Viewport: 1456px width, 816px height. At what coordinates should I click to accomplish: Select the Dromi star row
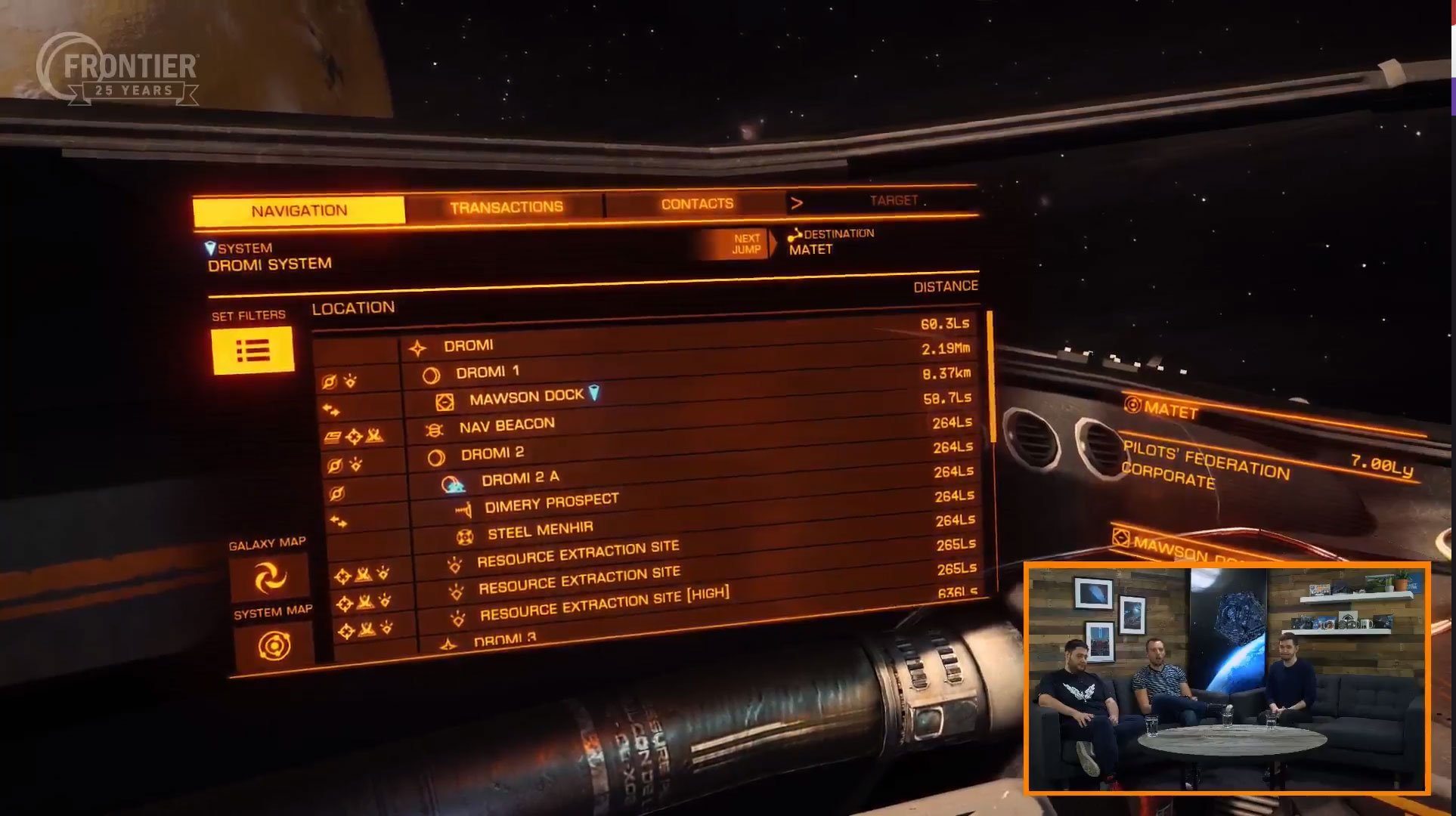468,346
